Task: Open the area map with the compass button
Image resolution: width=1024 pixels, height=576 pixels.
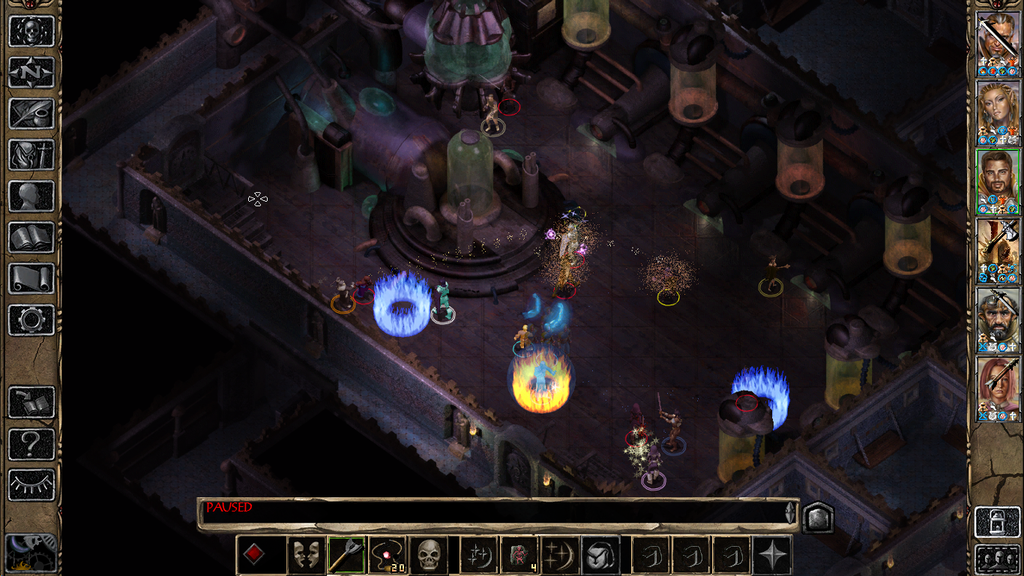Action: click(x=31, y=72)
